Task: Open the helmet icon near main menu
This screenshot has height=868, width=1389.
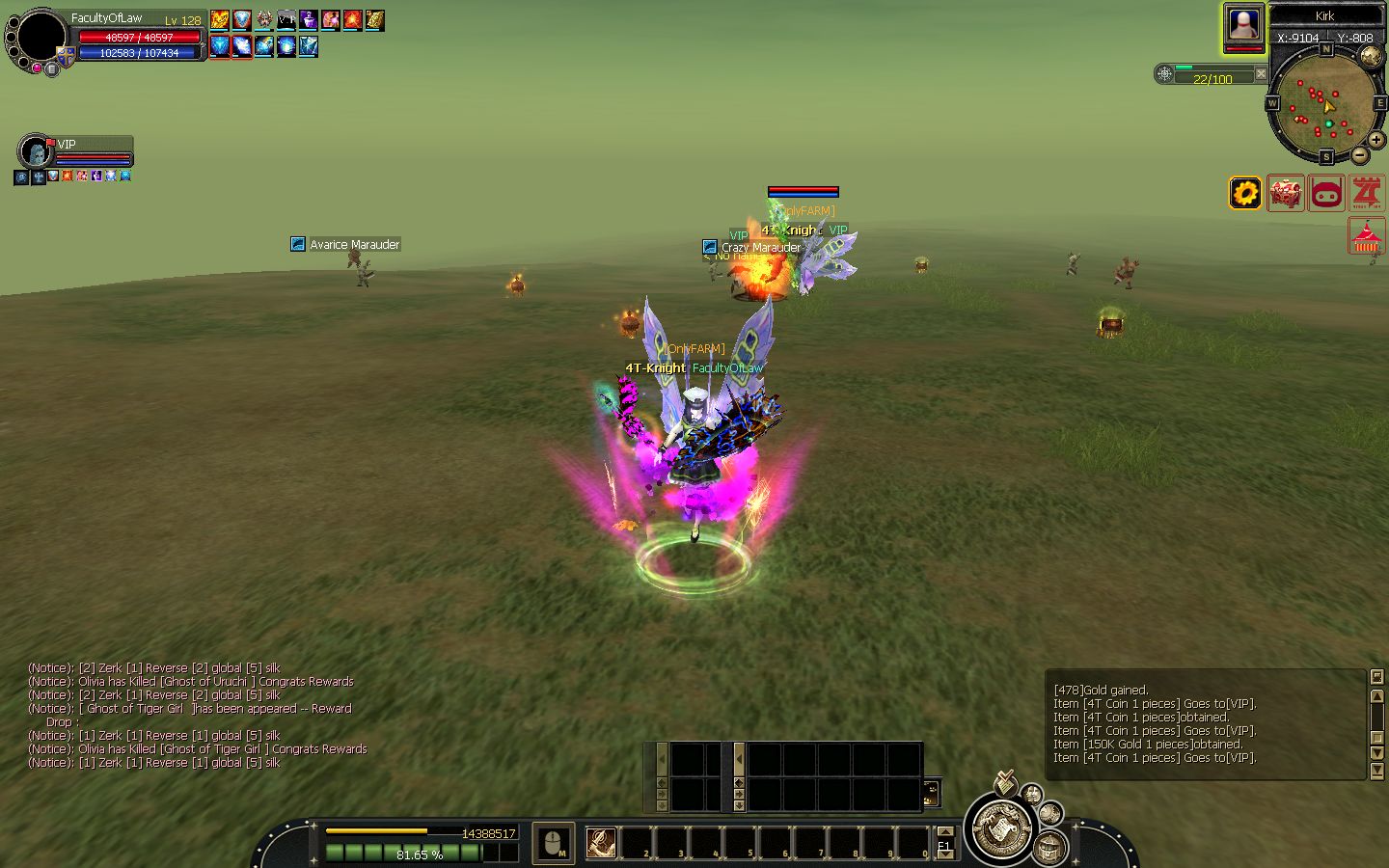Action: (1049, 848)
